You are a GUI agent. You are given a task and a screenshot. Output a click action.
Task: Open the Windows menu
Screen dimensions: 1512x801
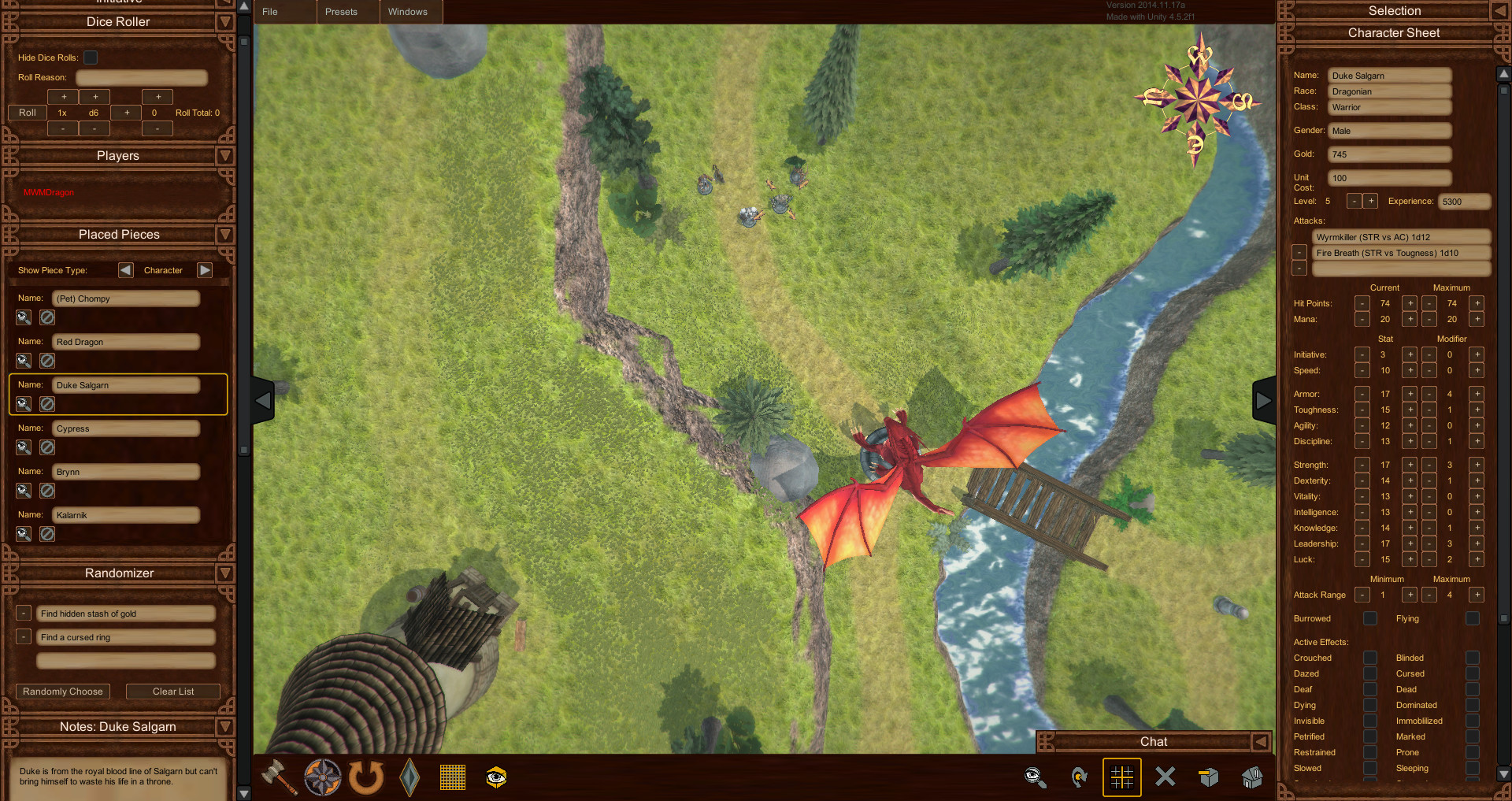tap(409, 12)
